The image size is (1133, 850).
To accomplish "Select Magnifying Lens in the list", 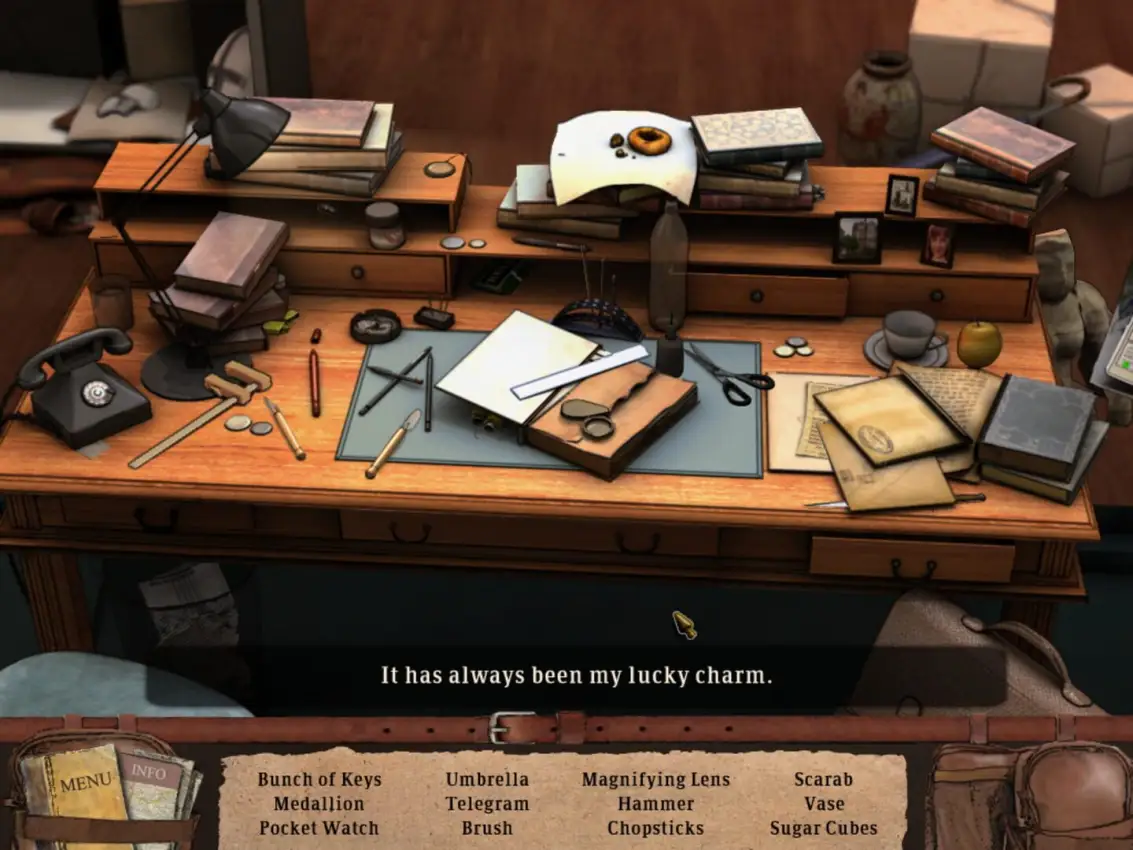I will point(656,780).
